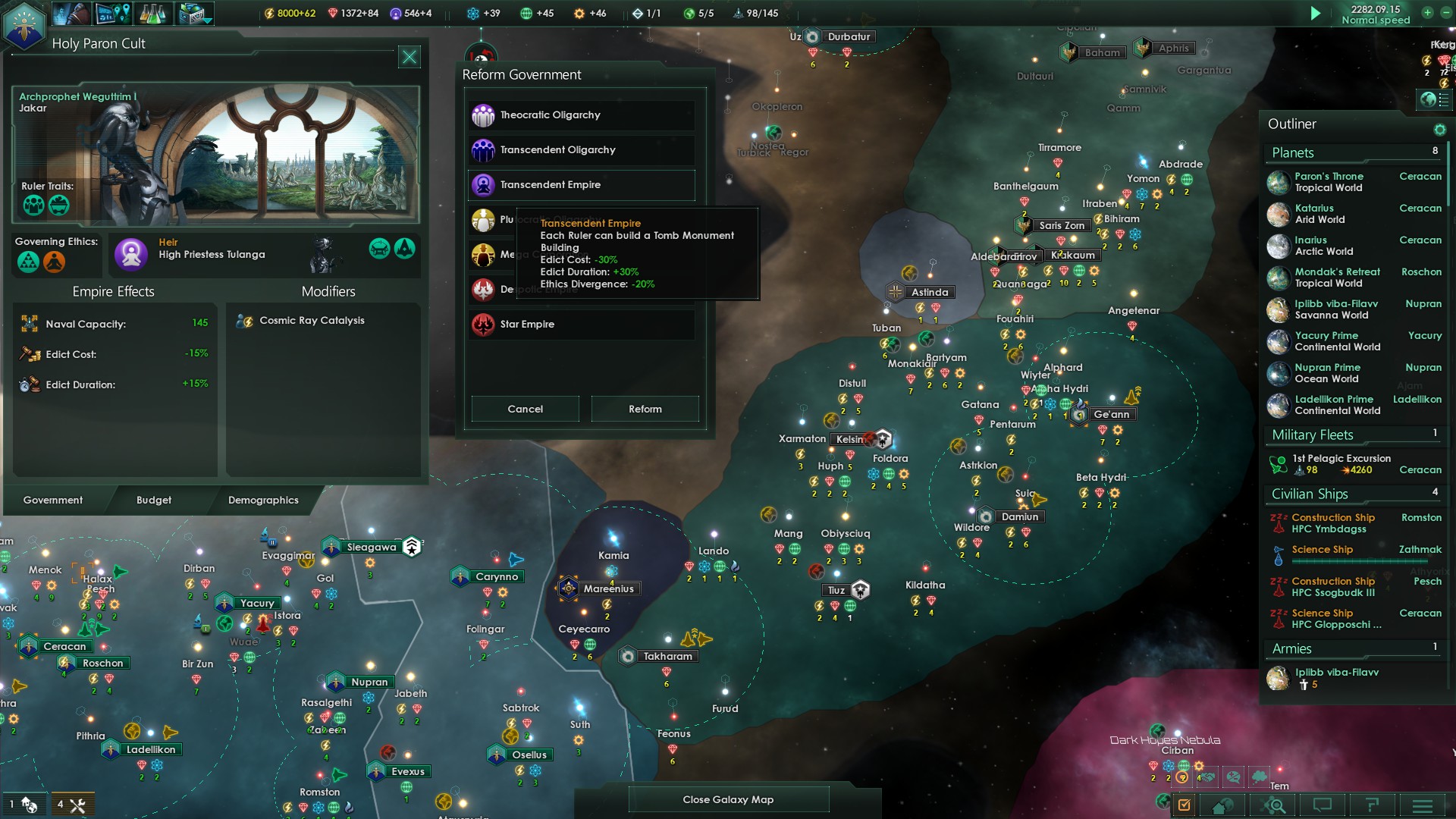Increase game speed with plus button
The width and height of the screenshot is (1456, 819).
[1427, 13]
